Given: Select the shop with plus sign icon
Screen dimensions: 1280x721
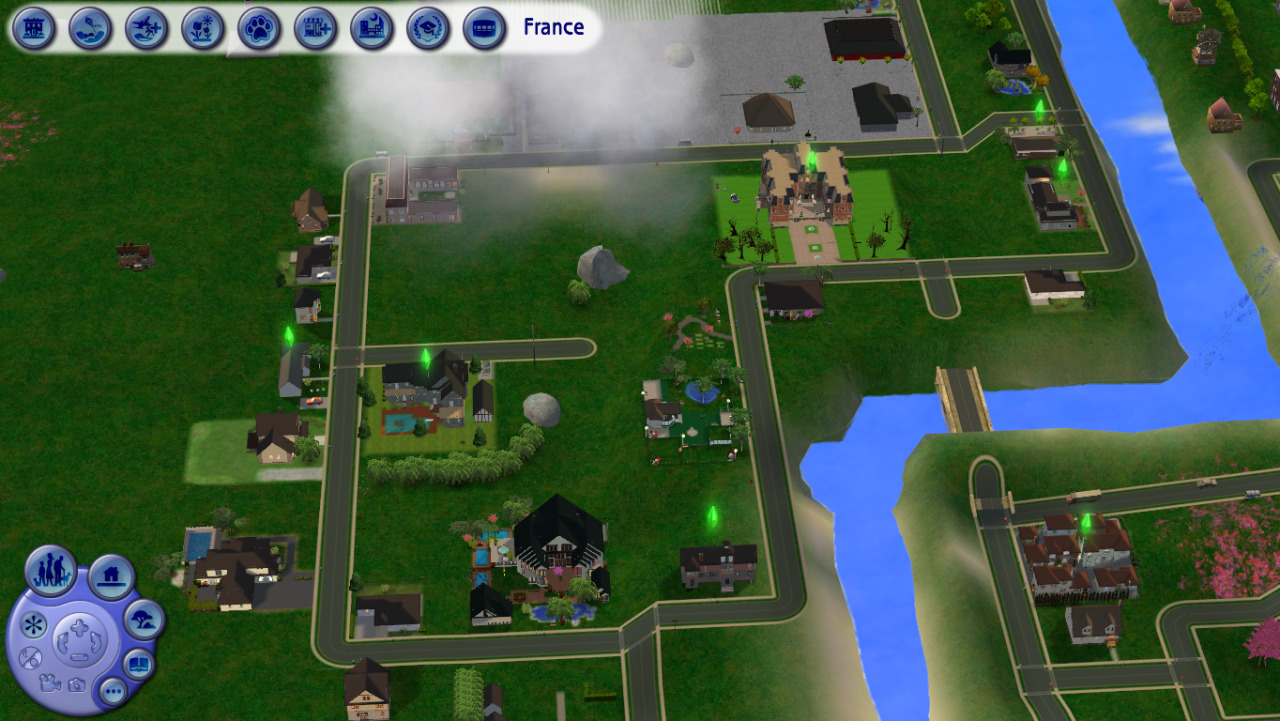Looking at the screenshot, I should 316,28.
